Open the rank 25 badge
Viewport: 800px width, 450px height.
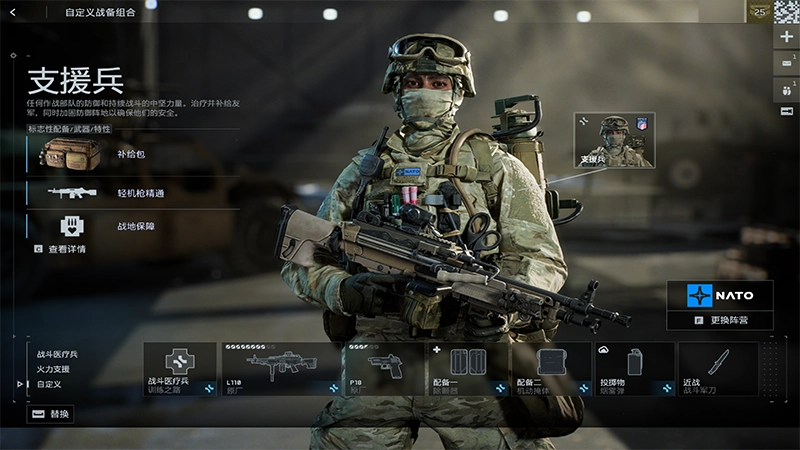point(759,11)
